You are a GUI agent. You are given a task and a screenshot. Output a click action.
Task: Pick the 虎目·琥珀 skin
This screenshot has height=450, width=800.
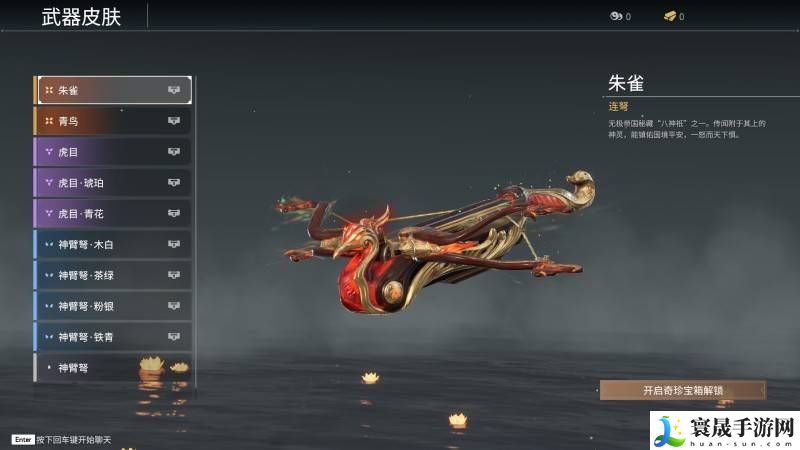114,183
